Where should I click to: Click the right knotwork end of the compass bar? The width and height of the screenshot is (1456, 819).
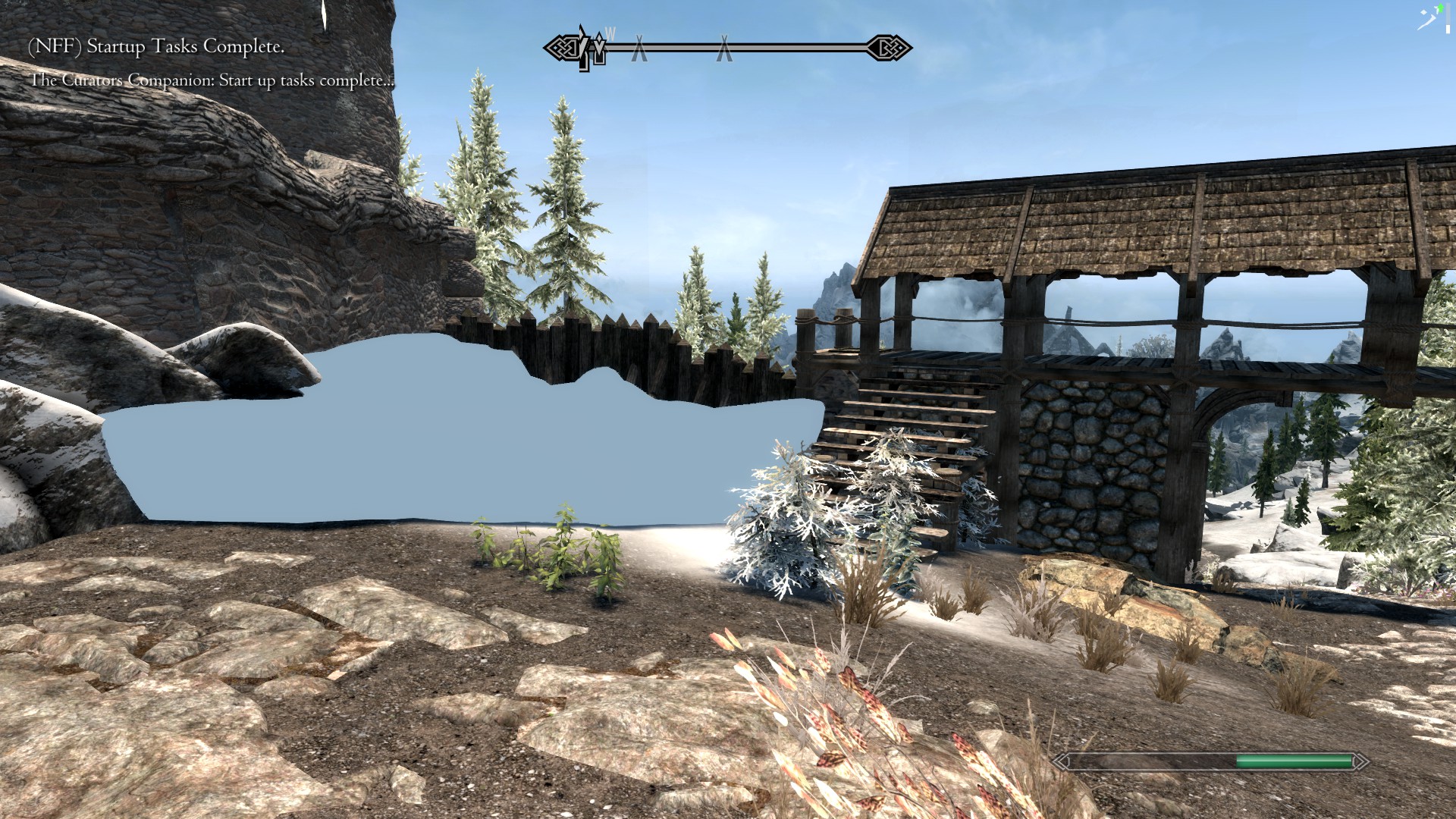889,47
